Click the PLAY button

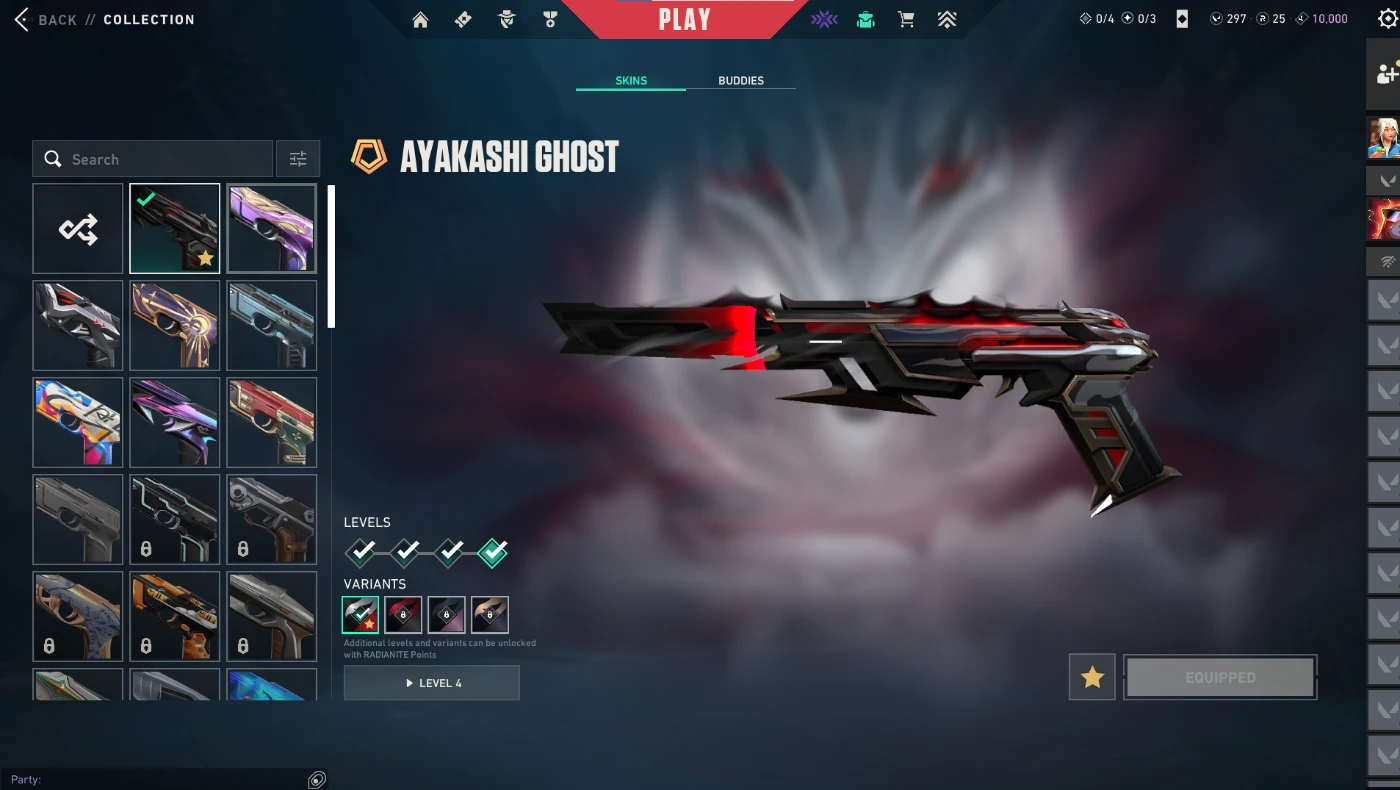pos(685,20)
